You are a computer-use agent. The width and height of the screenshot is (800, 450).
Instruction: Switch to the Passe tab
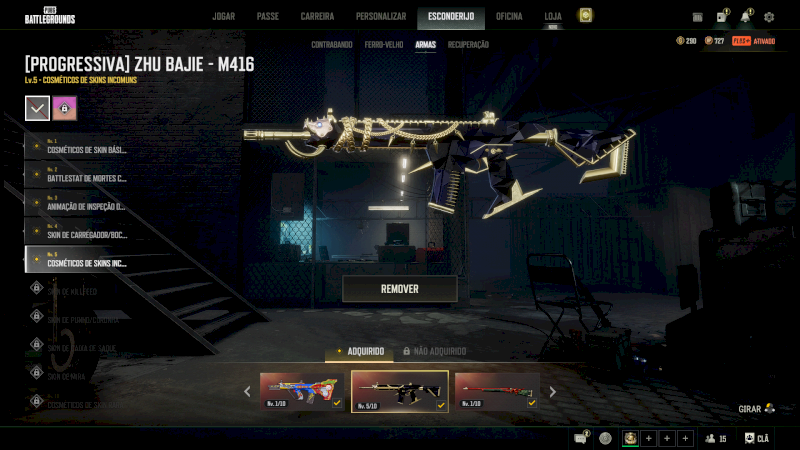[267, 17]
